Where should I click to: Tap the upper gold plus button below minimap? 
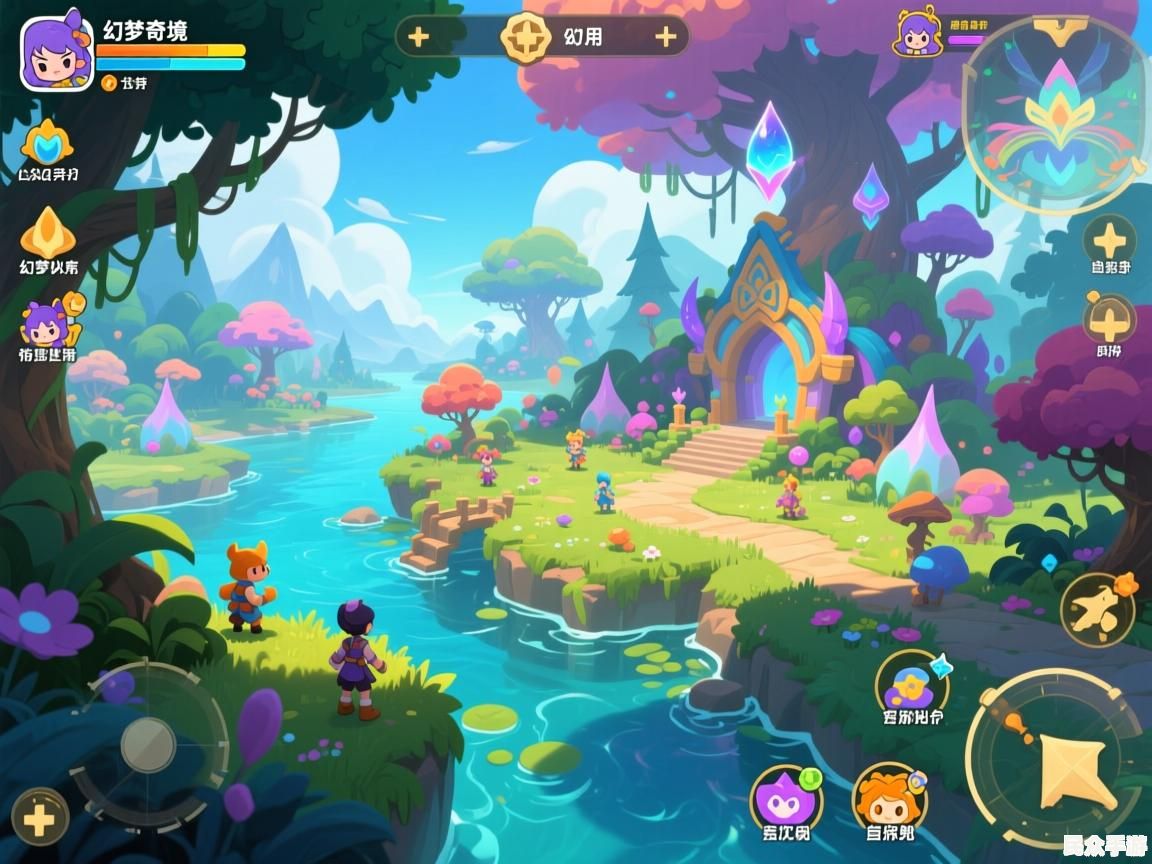1109,240
